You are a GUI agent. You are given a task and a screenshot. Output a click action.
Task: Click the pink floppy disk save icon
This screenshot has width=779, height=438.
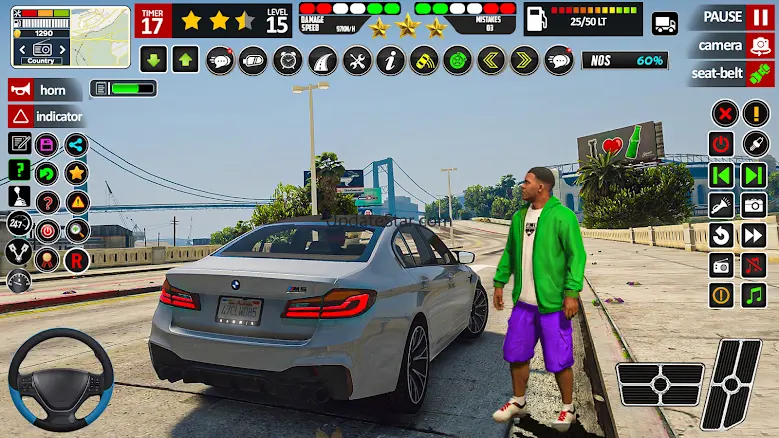[46, 145]
